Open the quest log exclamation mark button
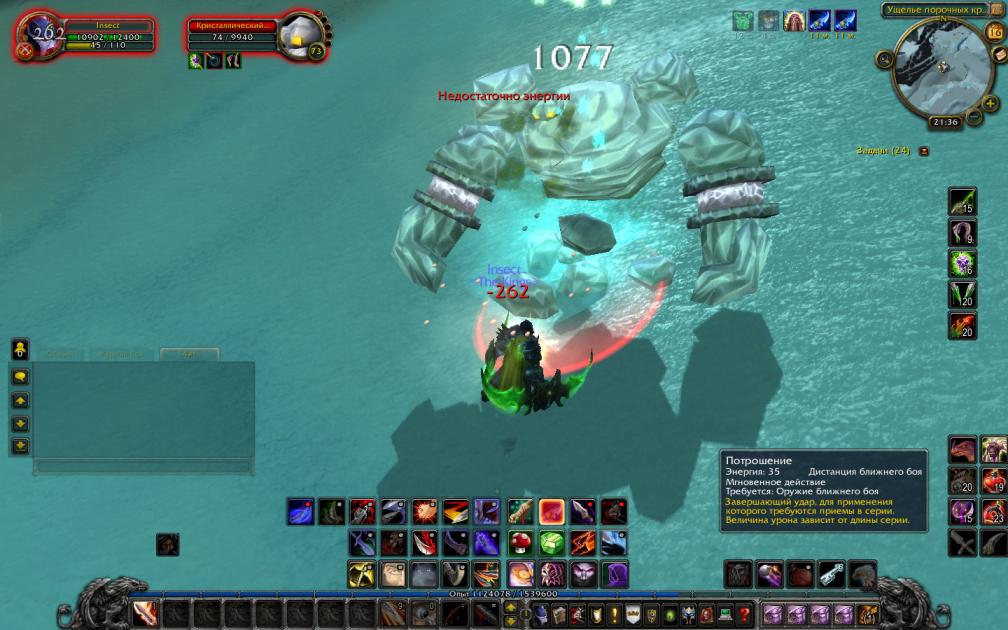This screenshot has width=1008, height=630. pos(613,613)
